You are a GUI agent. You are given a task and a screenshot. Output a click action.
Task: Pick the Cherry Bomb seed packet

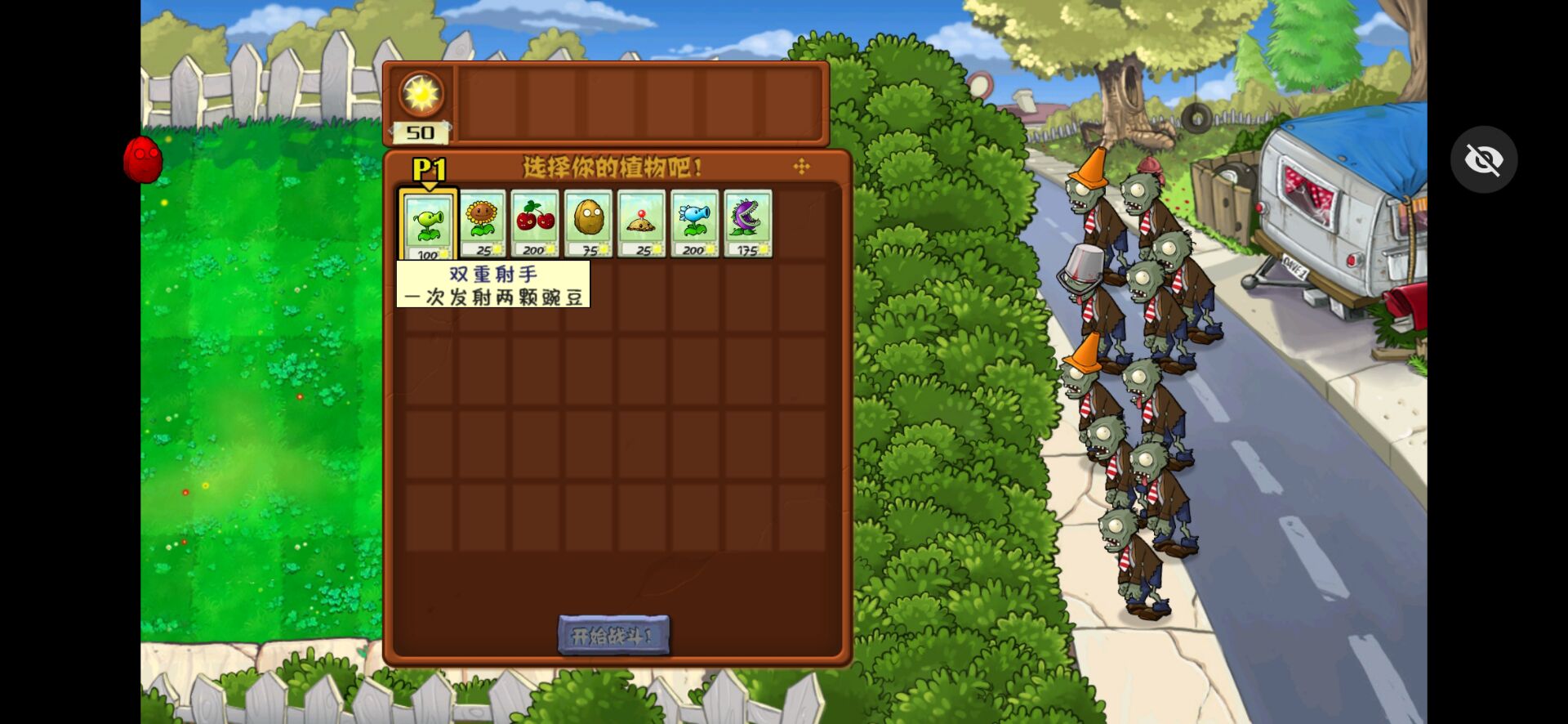point(535,224)
